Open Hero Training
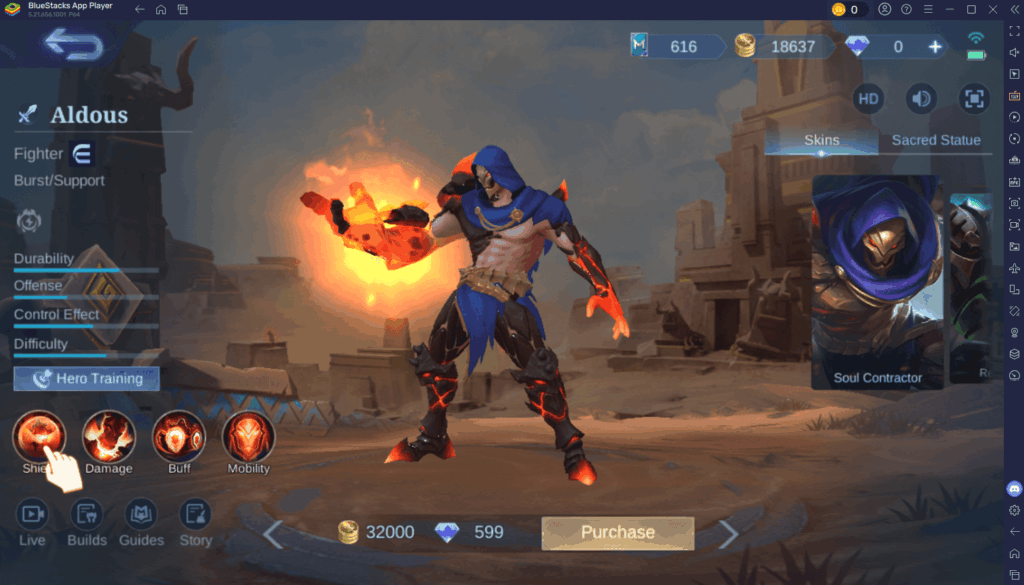The width and height of the screenshot is (1024, 585). coord(87,379)
